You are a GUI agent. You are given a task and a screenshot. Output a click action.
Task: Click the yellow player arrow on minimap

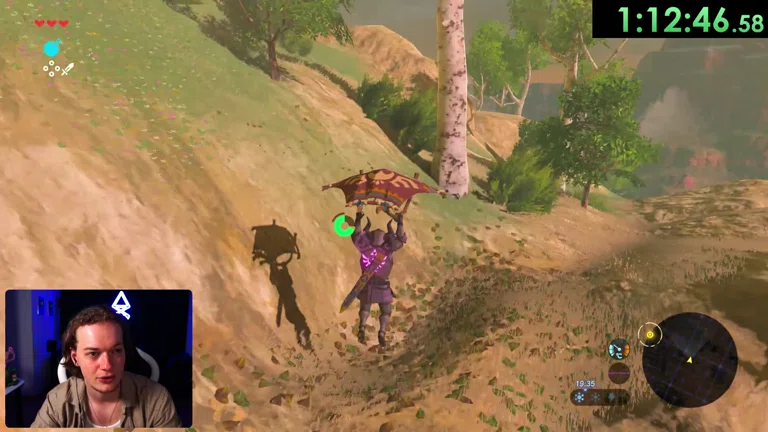point(688,359)
